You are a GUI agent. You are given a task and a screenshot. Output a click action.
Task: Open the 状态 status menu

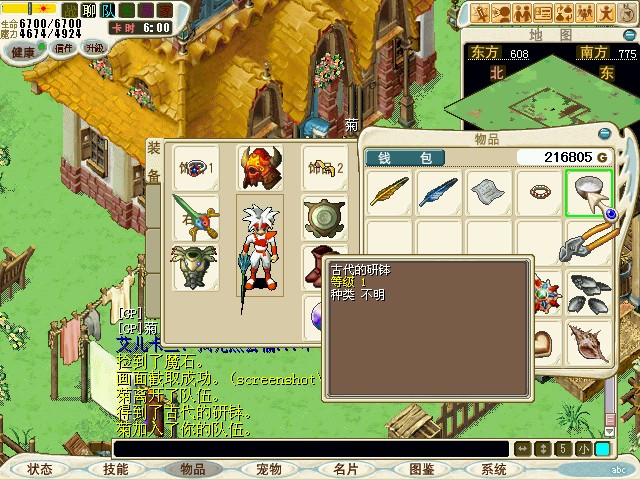coord(40,468)
